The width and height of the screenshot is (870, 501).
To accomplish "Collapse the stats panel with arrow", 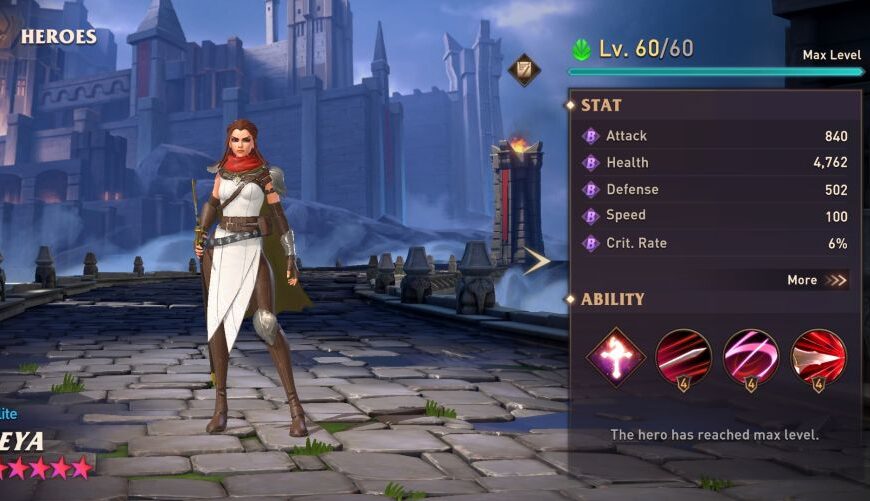I will pos(537,262).
